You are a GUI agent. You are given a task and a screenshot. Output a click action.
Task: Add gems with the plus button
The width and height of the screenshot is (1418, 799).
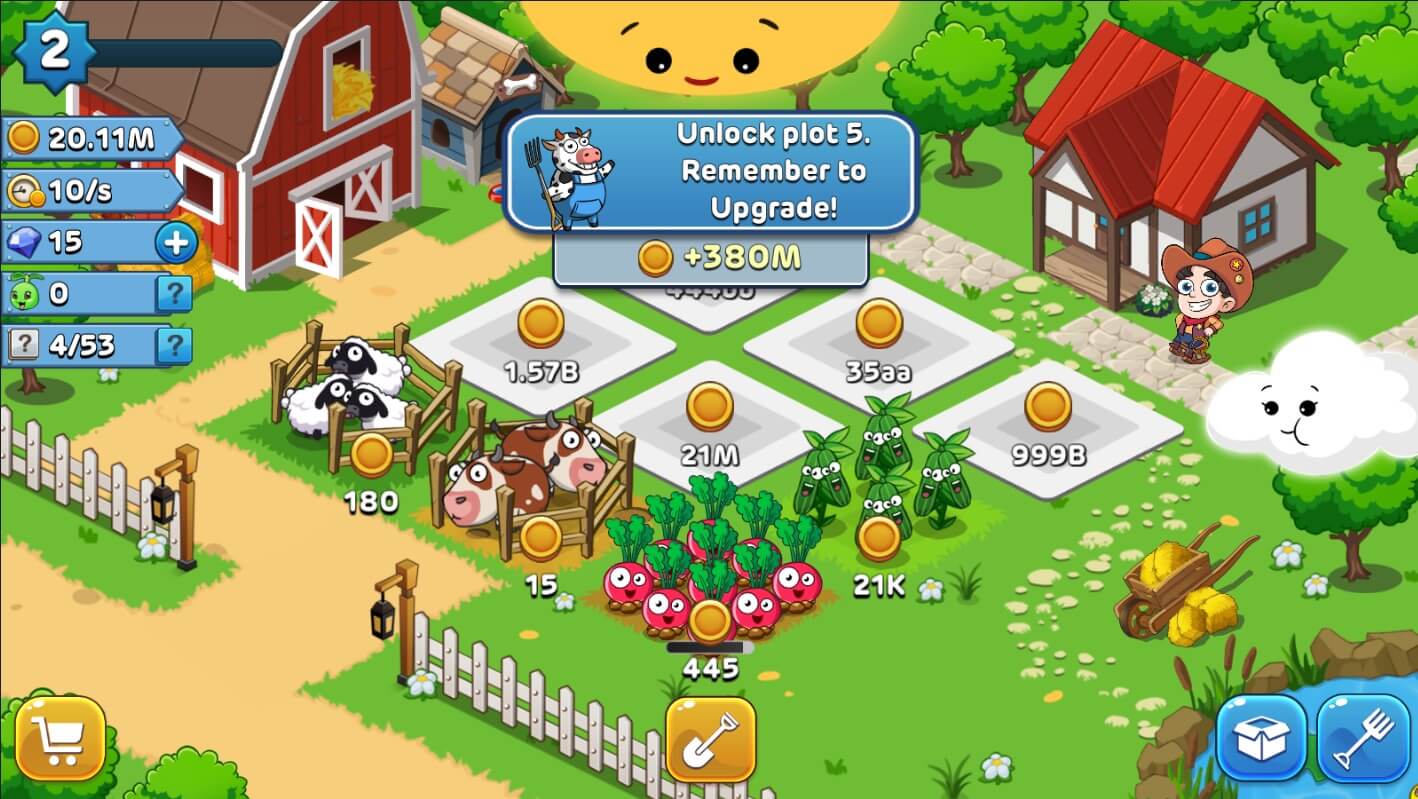click(x=176, y=243)
